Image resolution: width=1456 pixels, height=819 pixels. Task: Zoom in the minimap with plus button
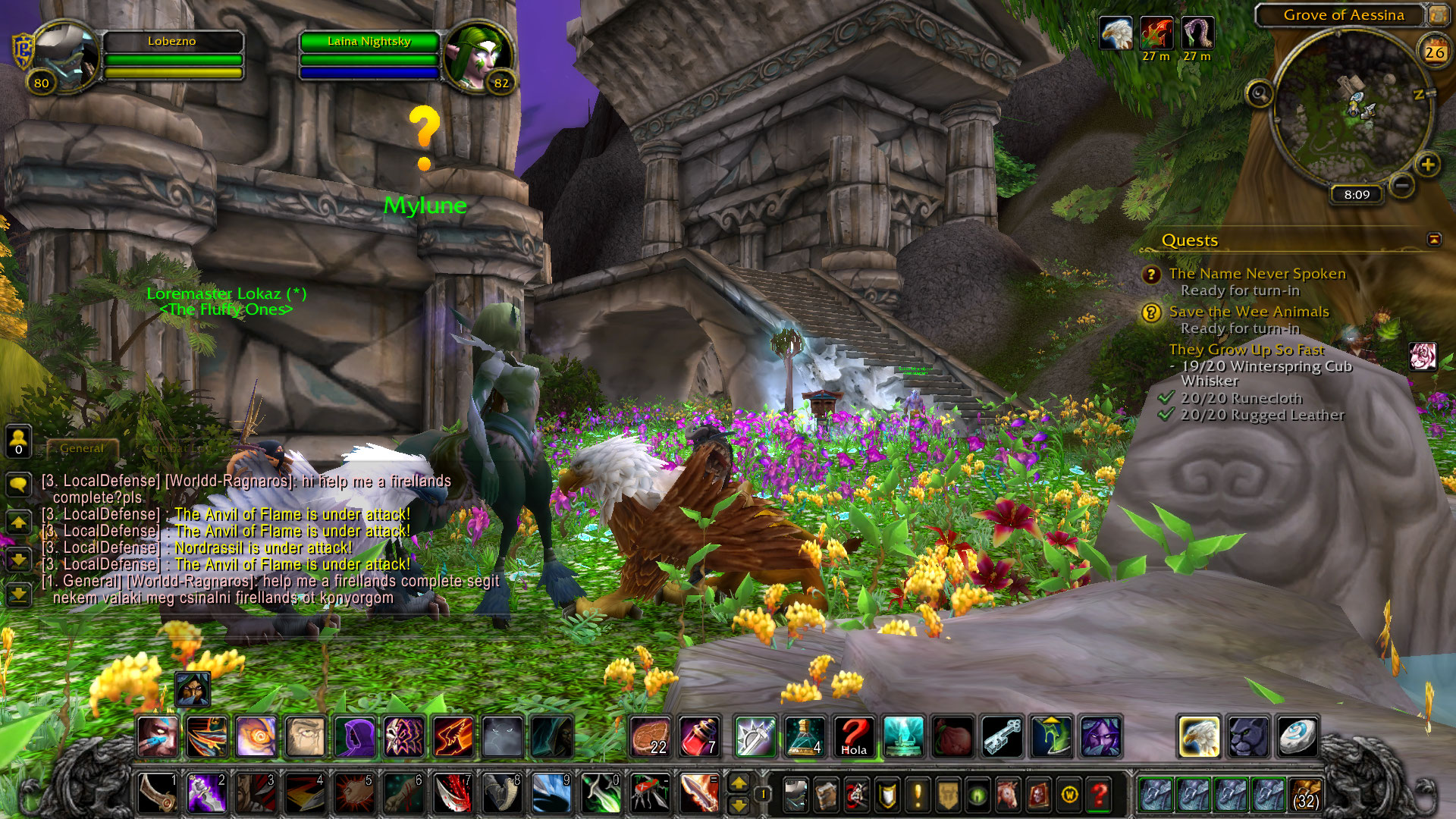pos(1428,165)
